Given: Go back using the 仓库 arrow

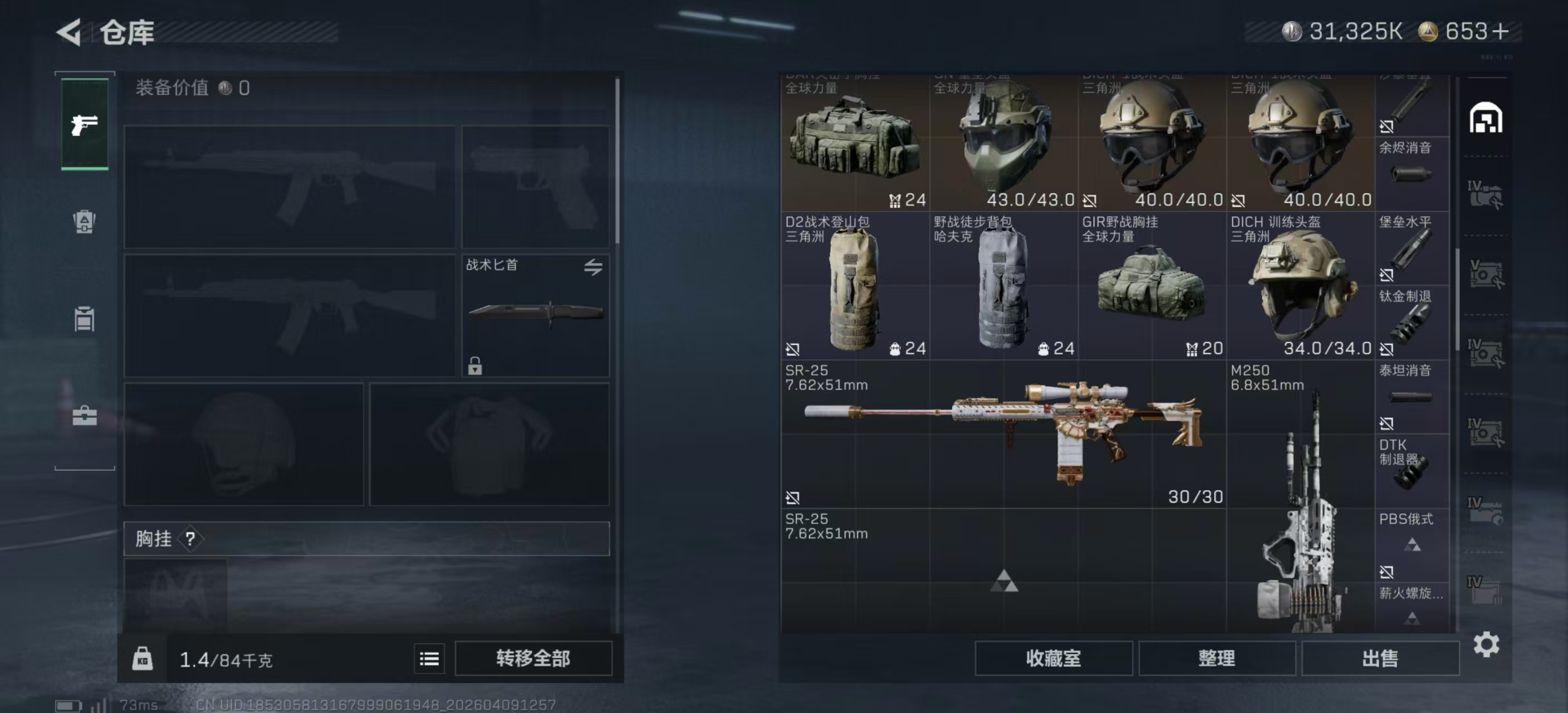Looking at the screenshot, I should [x=69, y=32].
